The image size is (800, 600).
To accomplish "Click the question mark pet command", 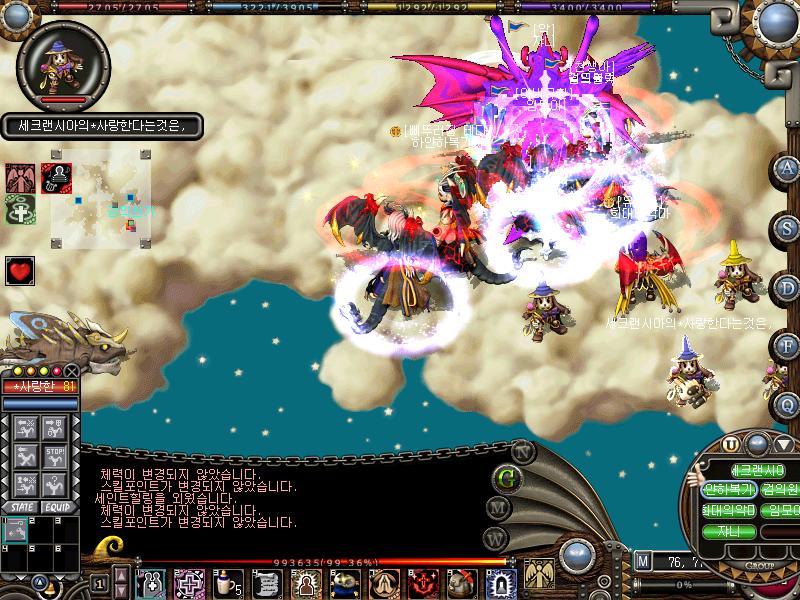I will click(x=56, y=483).
